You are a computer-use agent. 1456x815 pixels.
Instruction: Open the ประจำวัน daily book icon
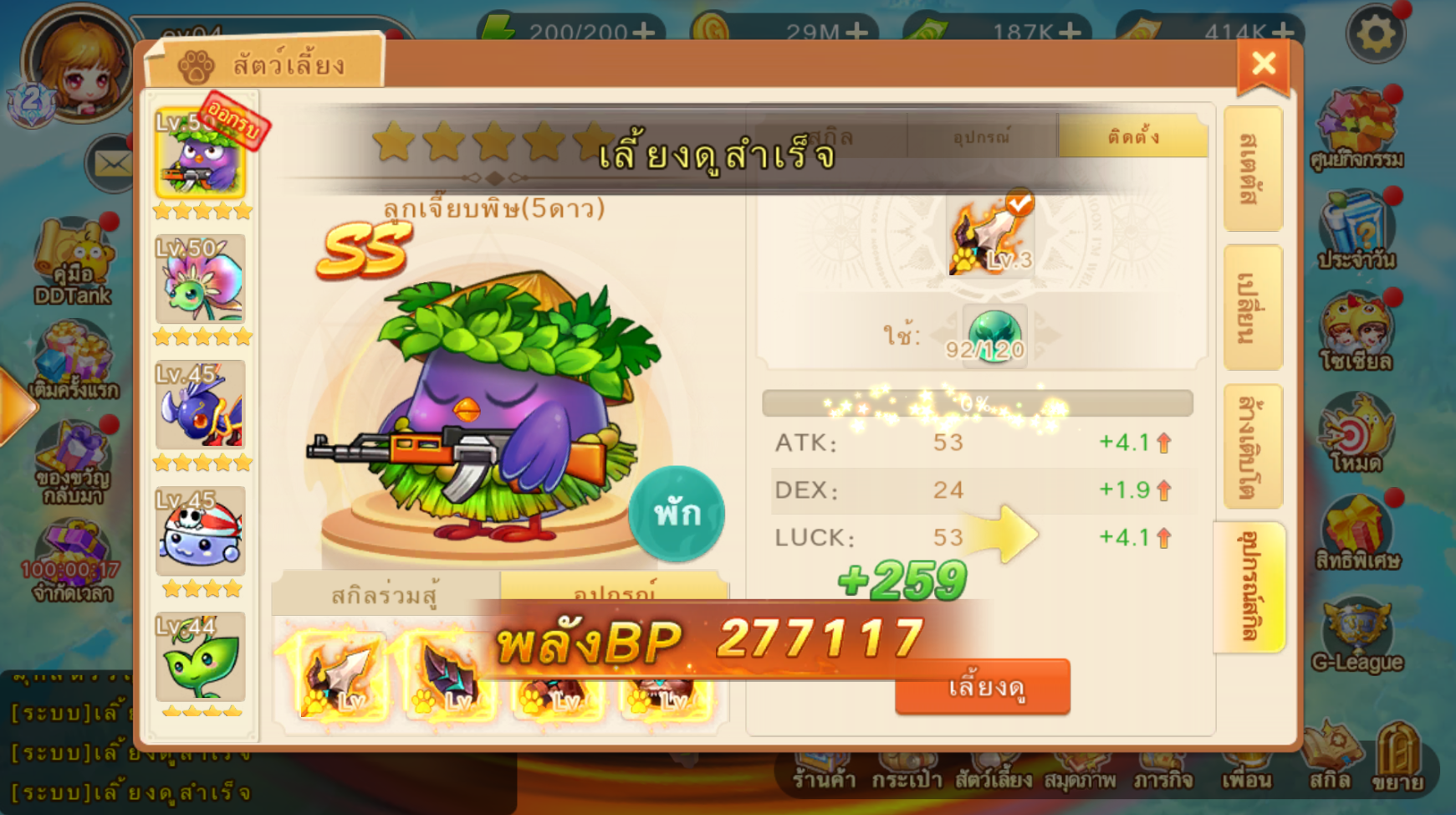pos(1356,230)
